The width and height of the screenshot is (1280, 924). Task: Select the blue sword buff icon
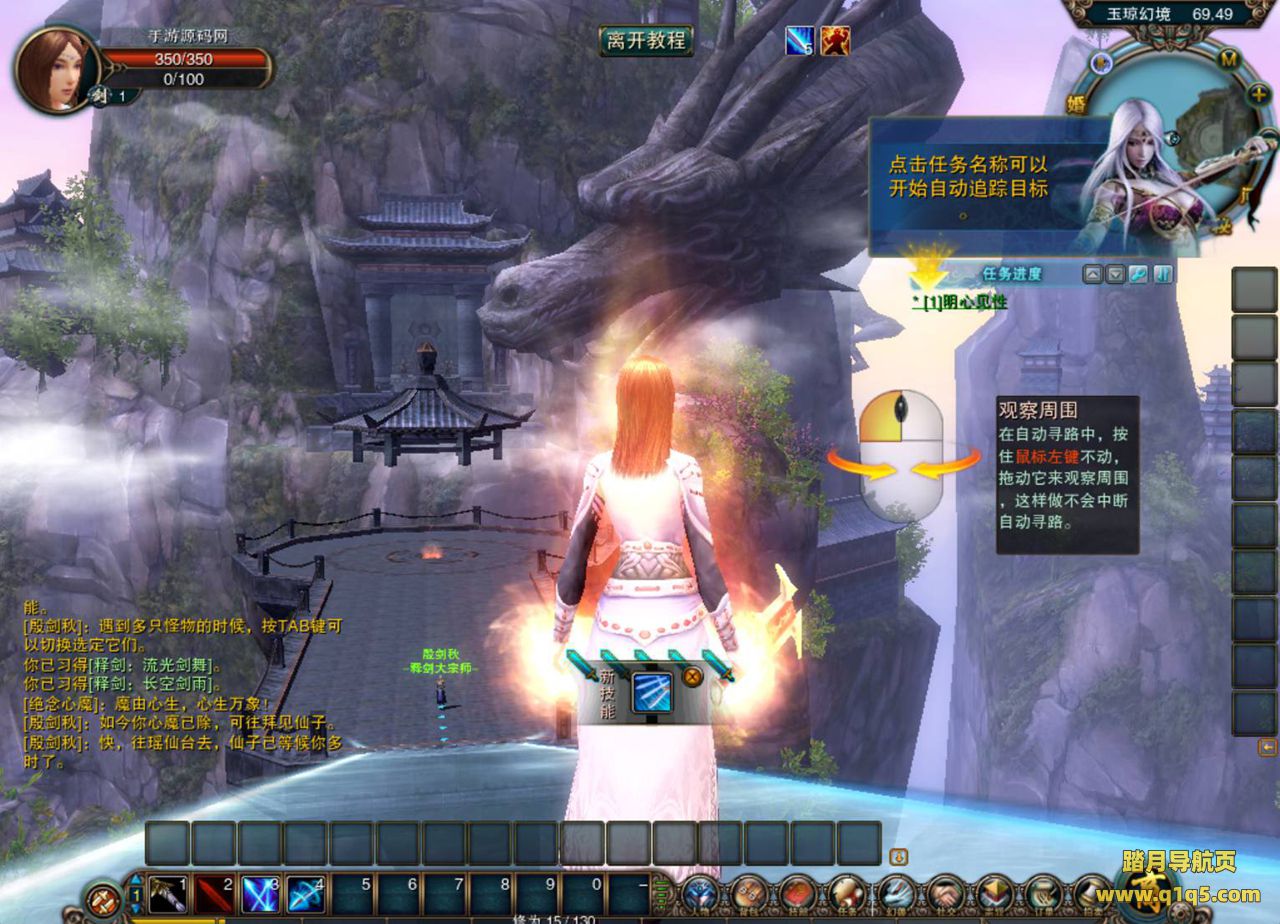799,41
